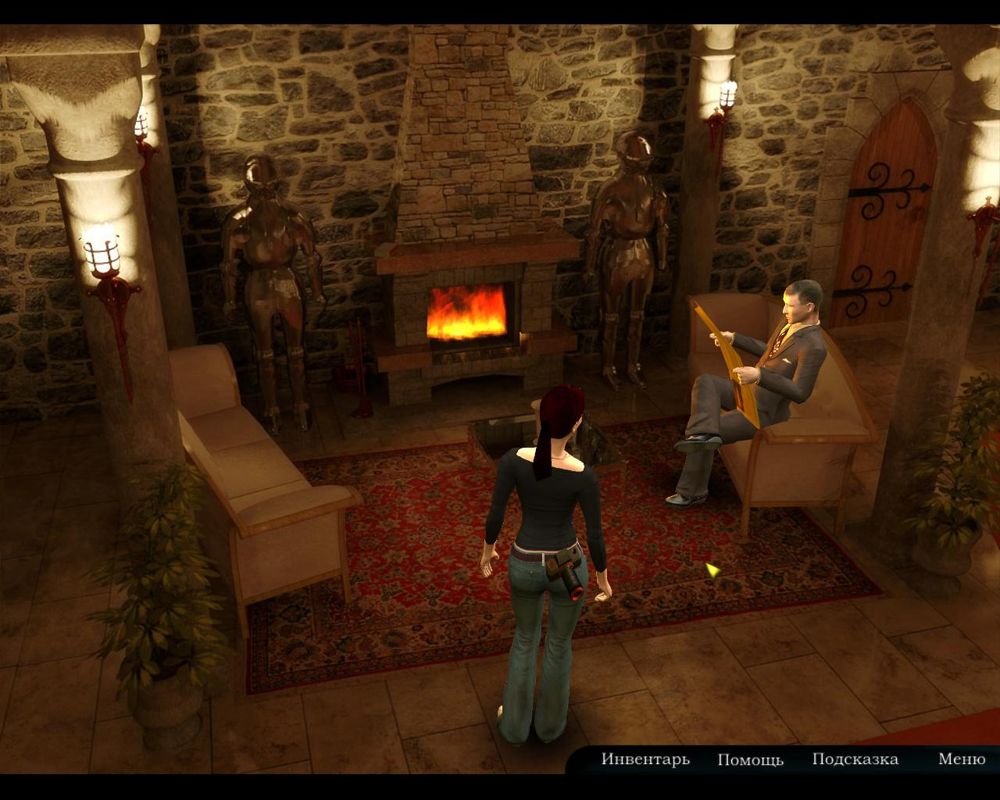Request a hint via Подсказка
Viewport: 1000px width, 800px height.
click(855, 760)
